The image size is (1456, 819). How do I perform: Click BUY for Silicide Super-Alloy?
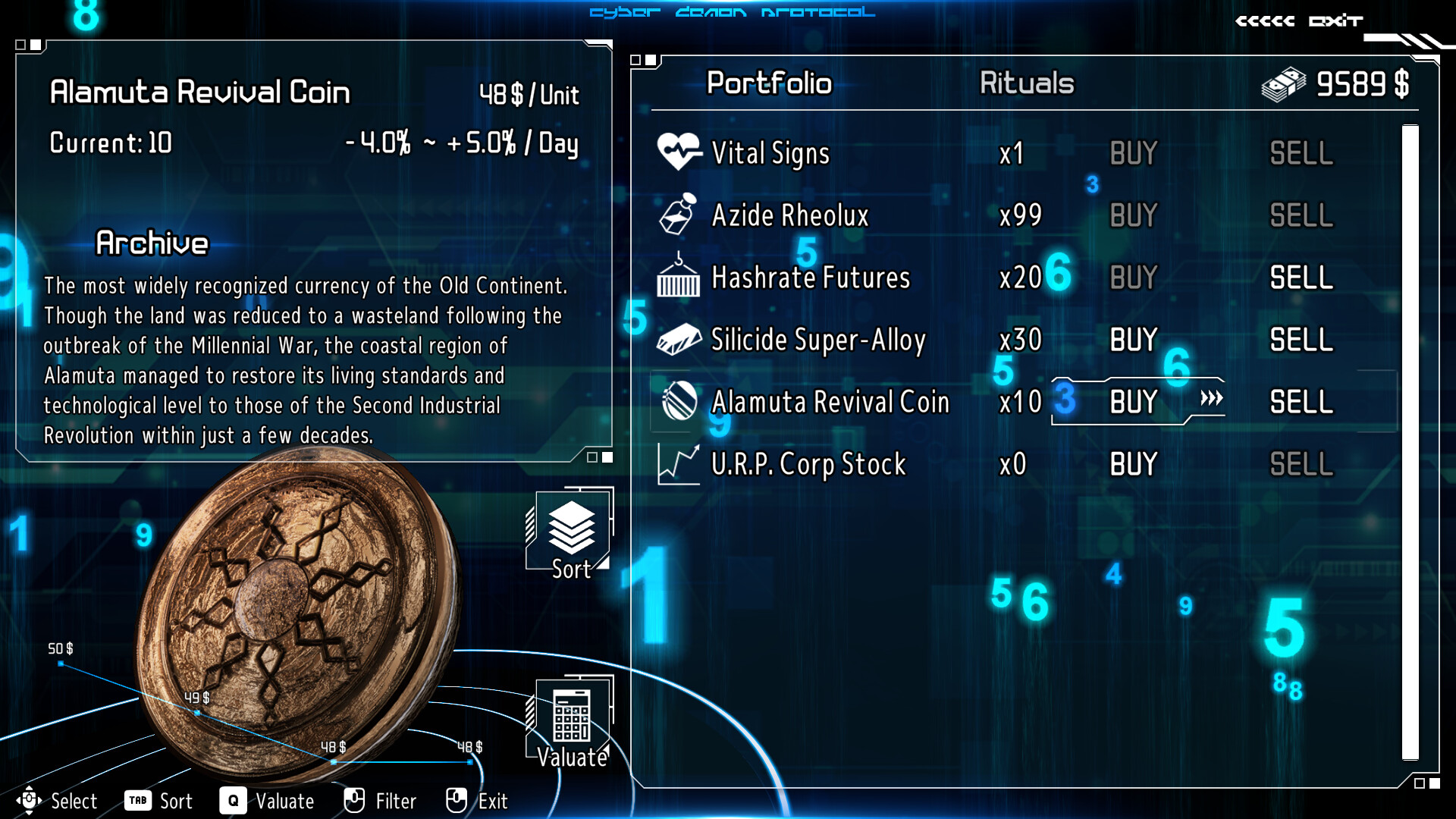pyautogui.click(x=1132, y=338)
